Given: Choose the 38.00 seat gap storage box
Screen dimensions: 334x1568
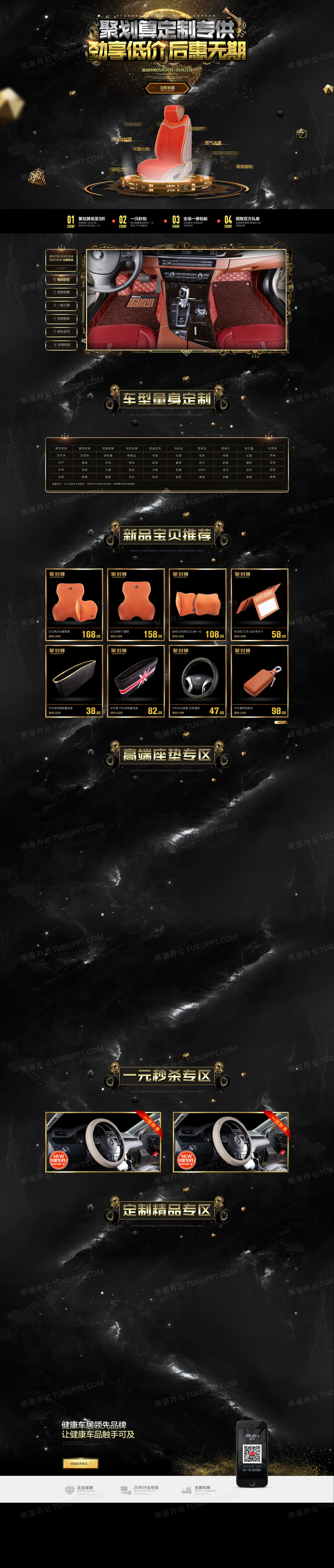Looking at the screenshot, I should tap(74, 681).
